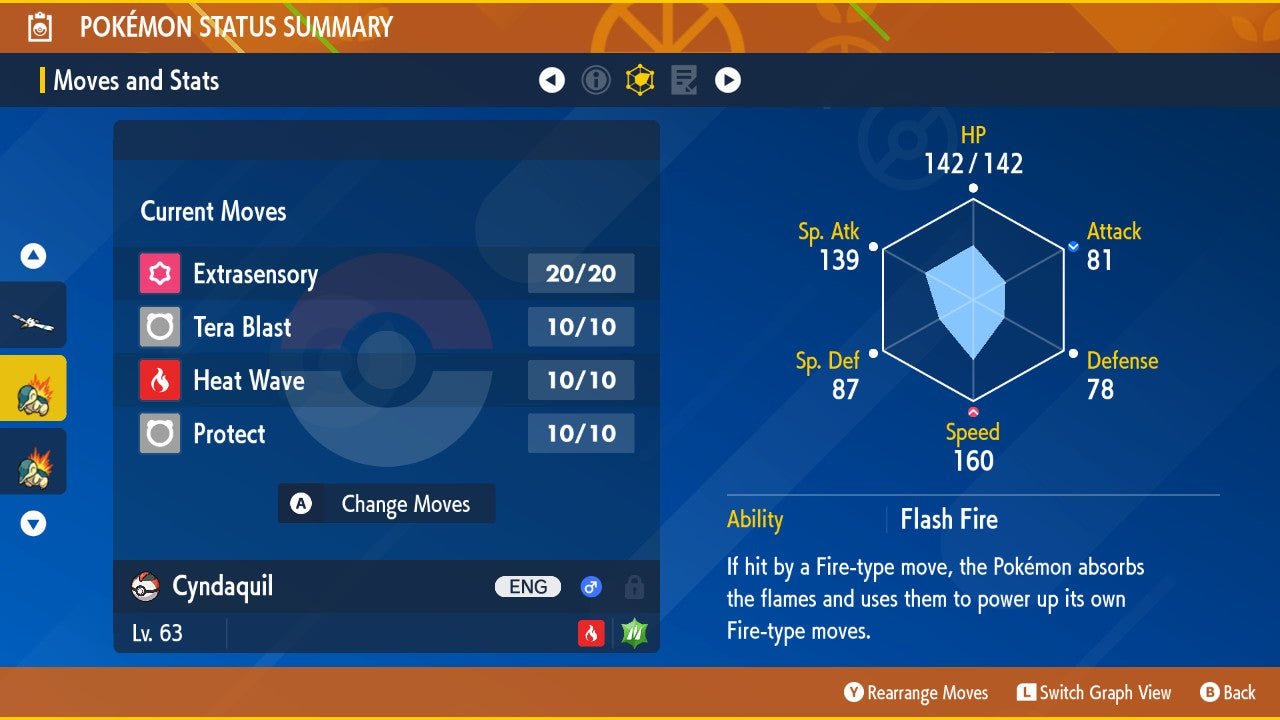Open Change Moves
The height and width of the screenshot is (720, 1280).
tap(386, 504)
